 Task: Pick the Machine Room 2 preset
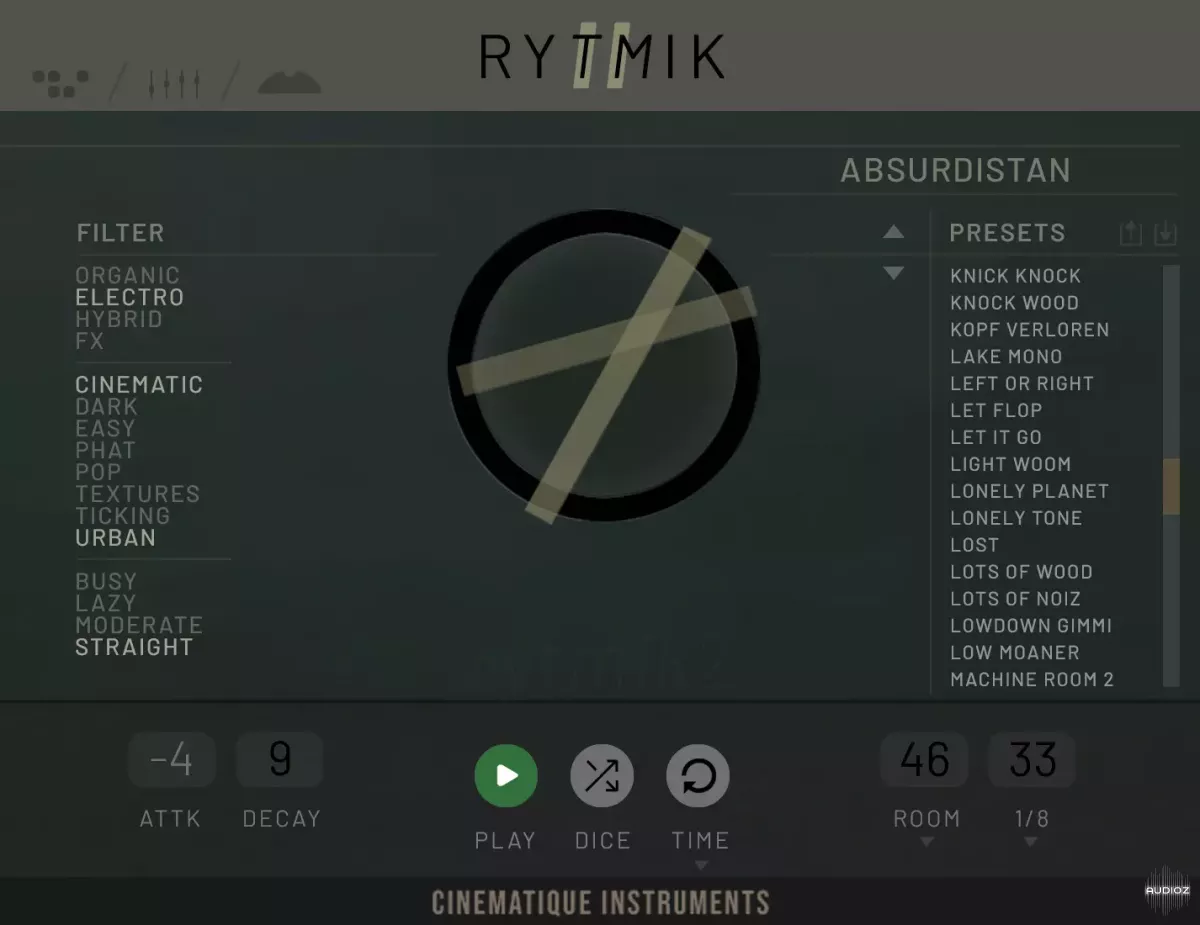click(1031, 680)
